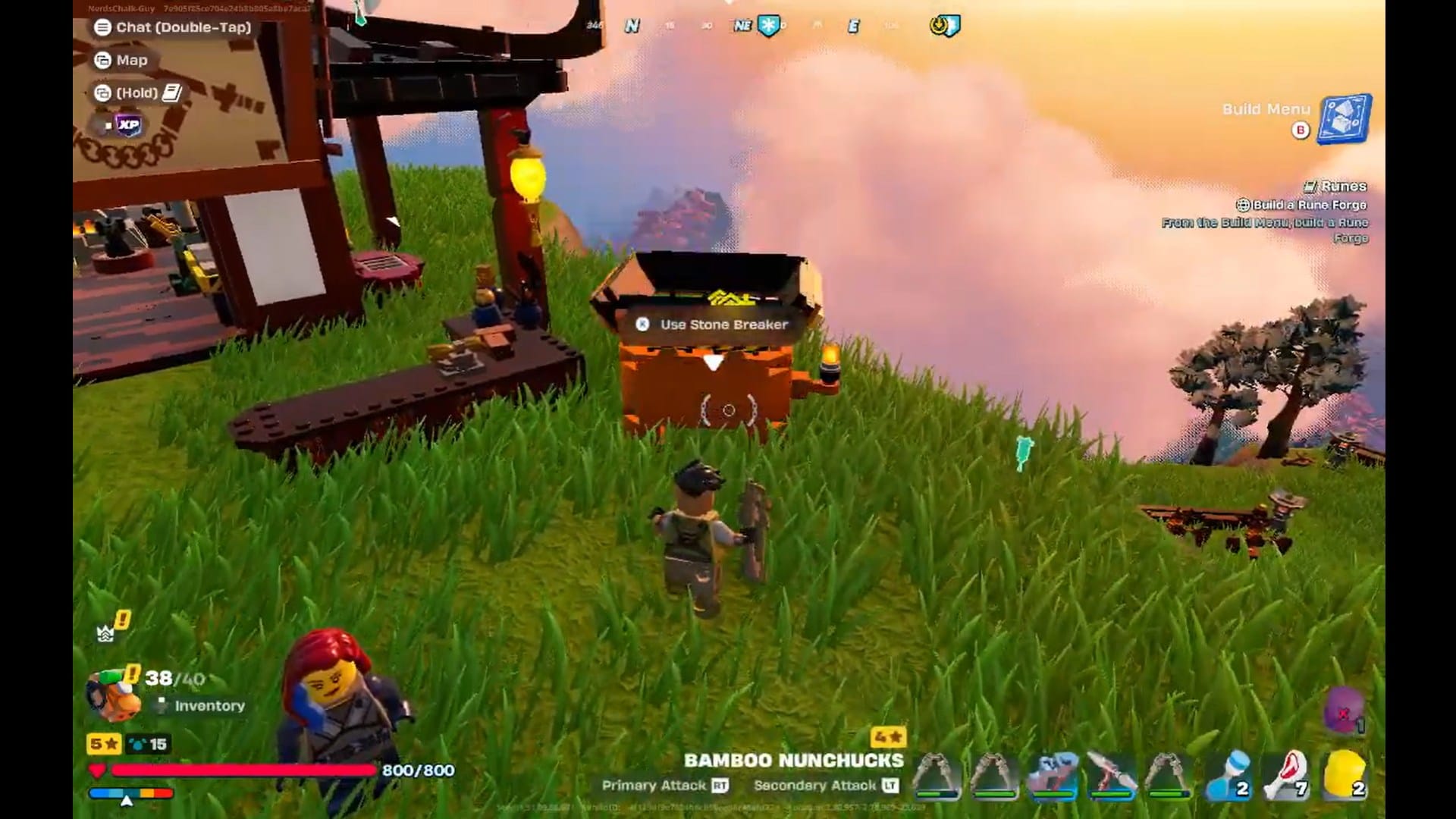1456x819 pixels.
Task: Open the Inventory
Action: coord(209,705)
